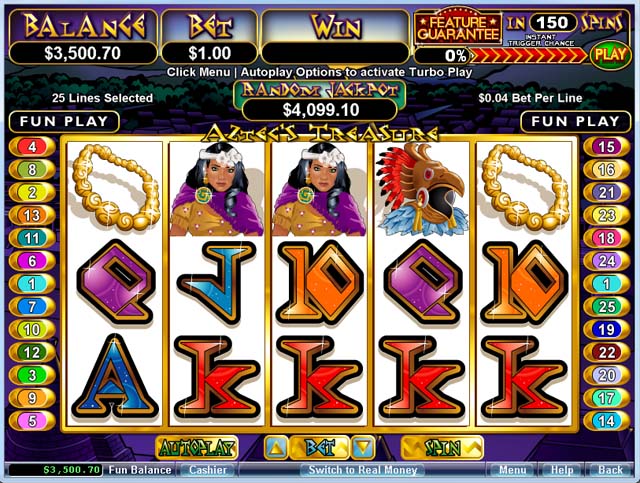The height and width of the screenshot is (483, 640).
Task: Choose payline number 5
Action: [33, 420]
